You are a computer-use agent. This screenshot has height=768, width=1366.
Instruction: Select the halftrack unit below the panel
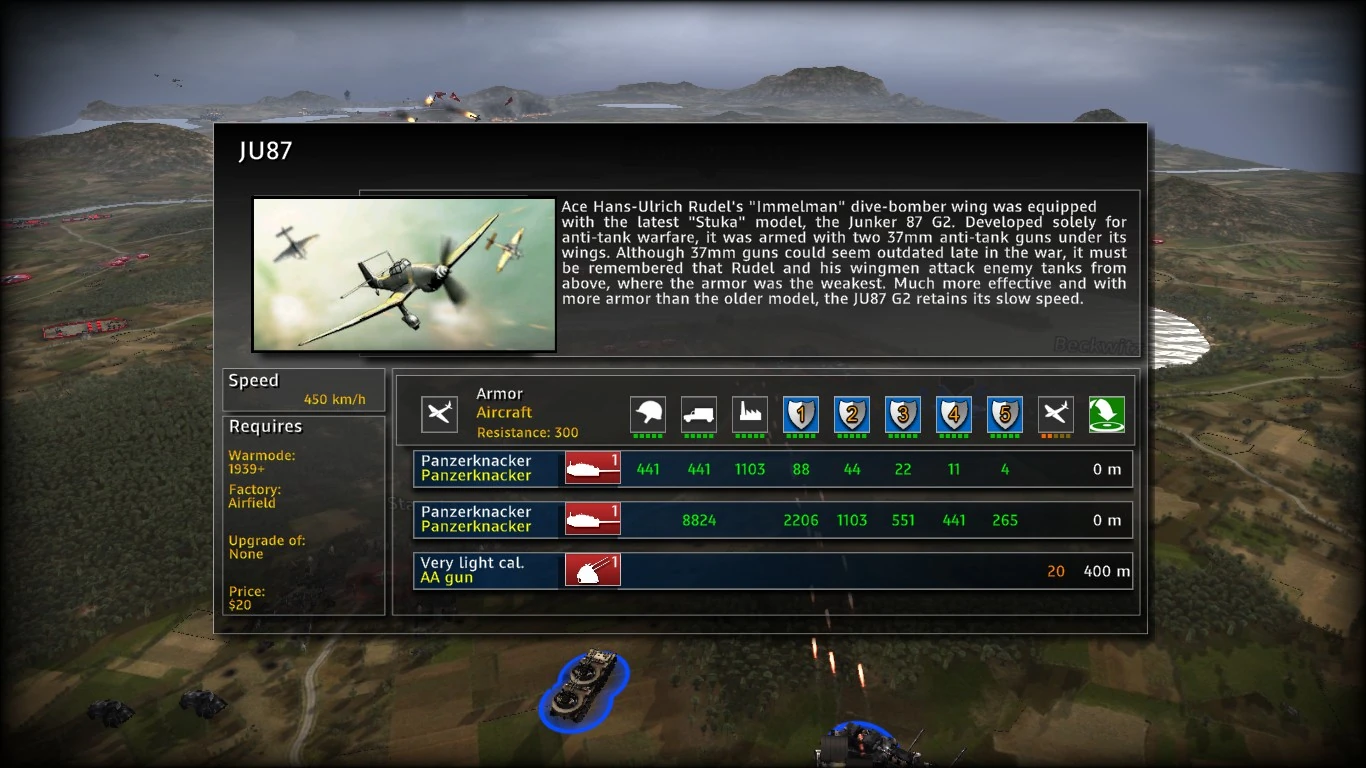coord(584,690)
